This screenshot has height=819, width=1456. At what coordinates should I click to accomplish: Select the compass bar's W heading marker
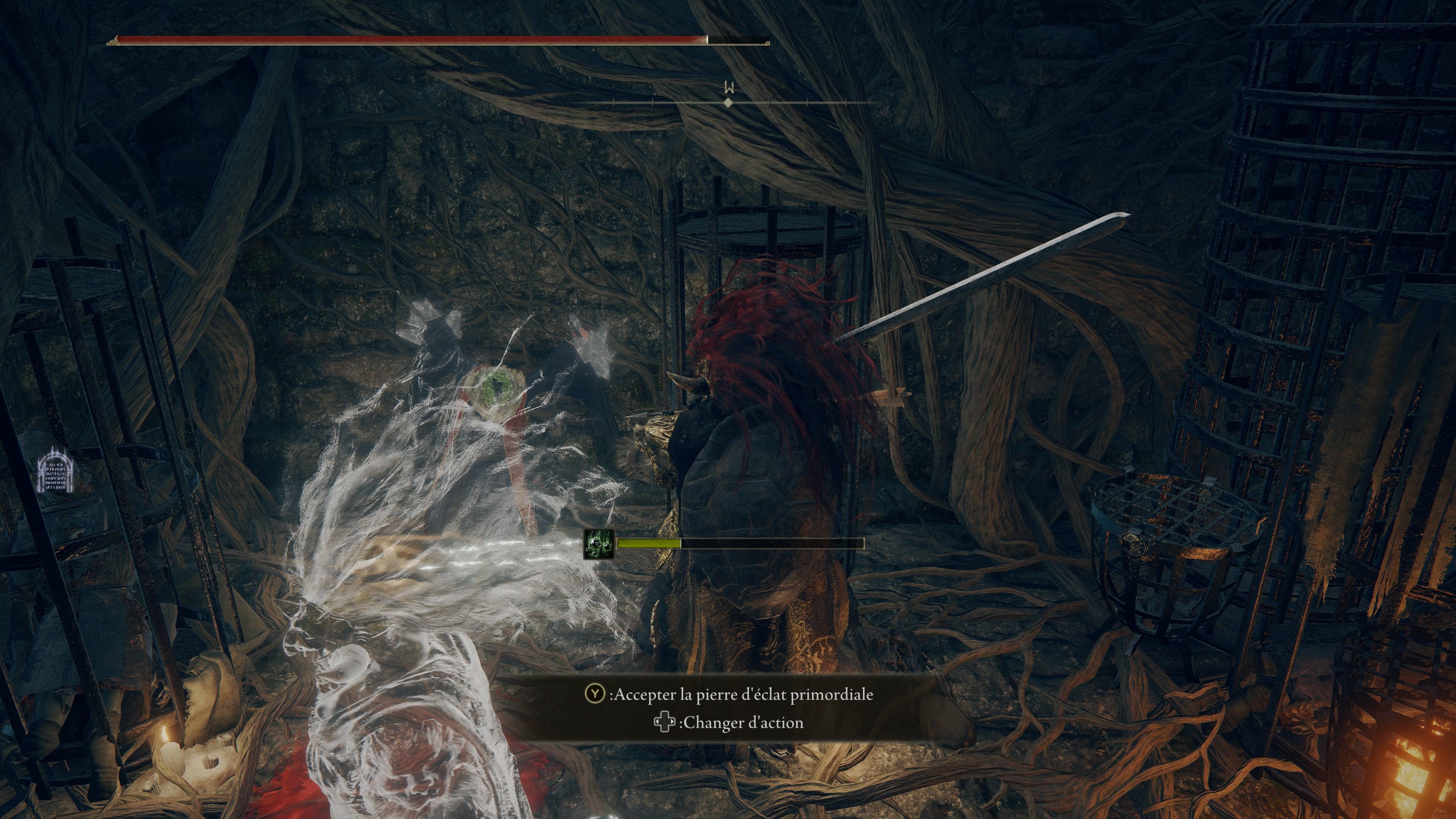pos(729,89)
